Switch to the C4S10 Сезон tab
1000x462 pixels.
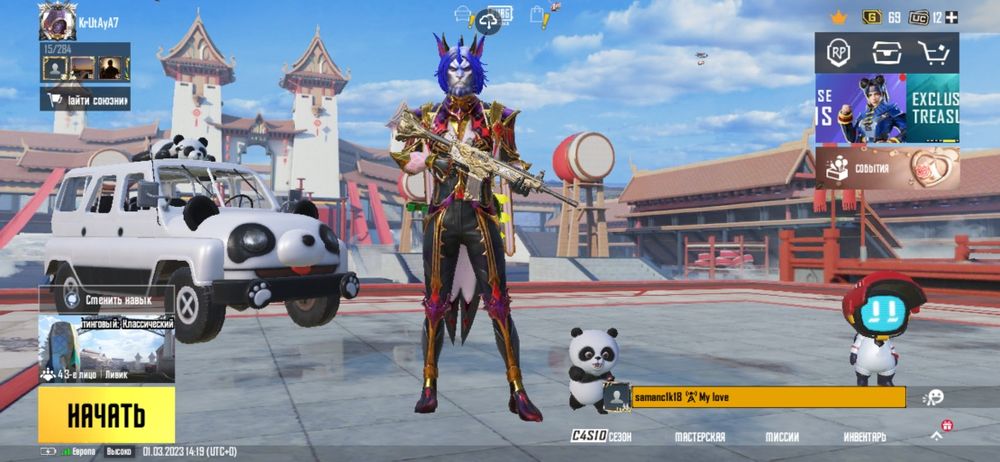[601, 437]
